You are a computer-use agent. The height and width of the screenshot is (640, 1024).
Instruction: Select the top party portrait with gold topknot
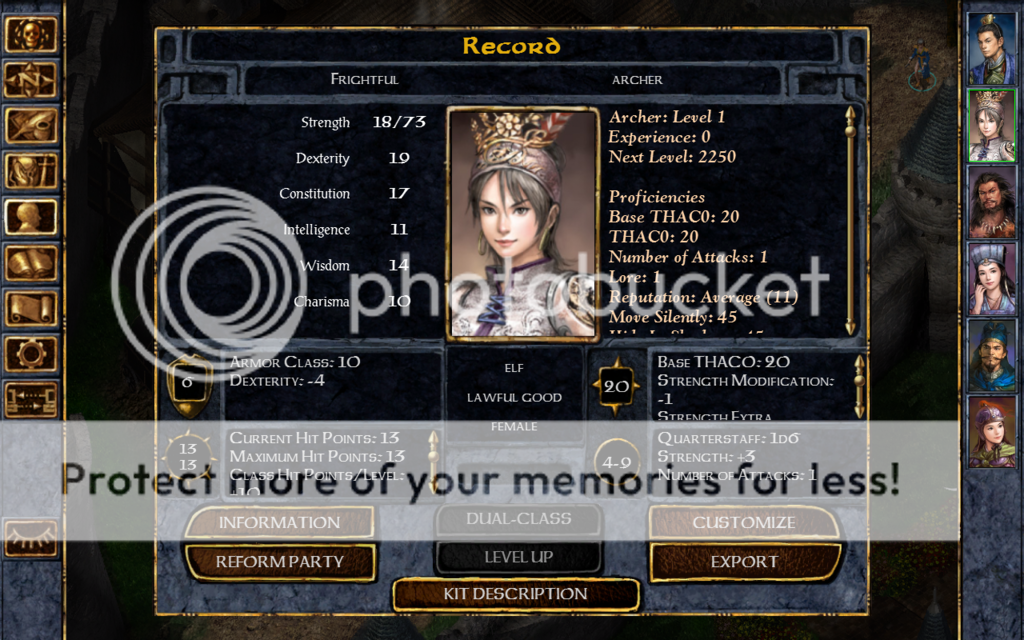coord(991,49)
